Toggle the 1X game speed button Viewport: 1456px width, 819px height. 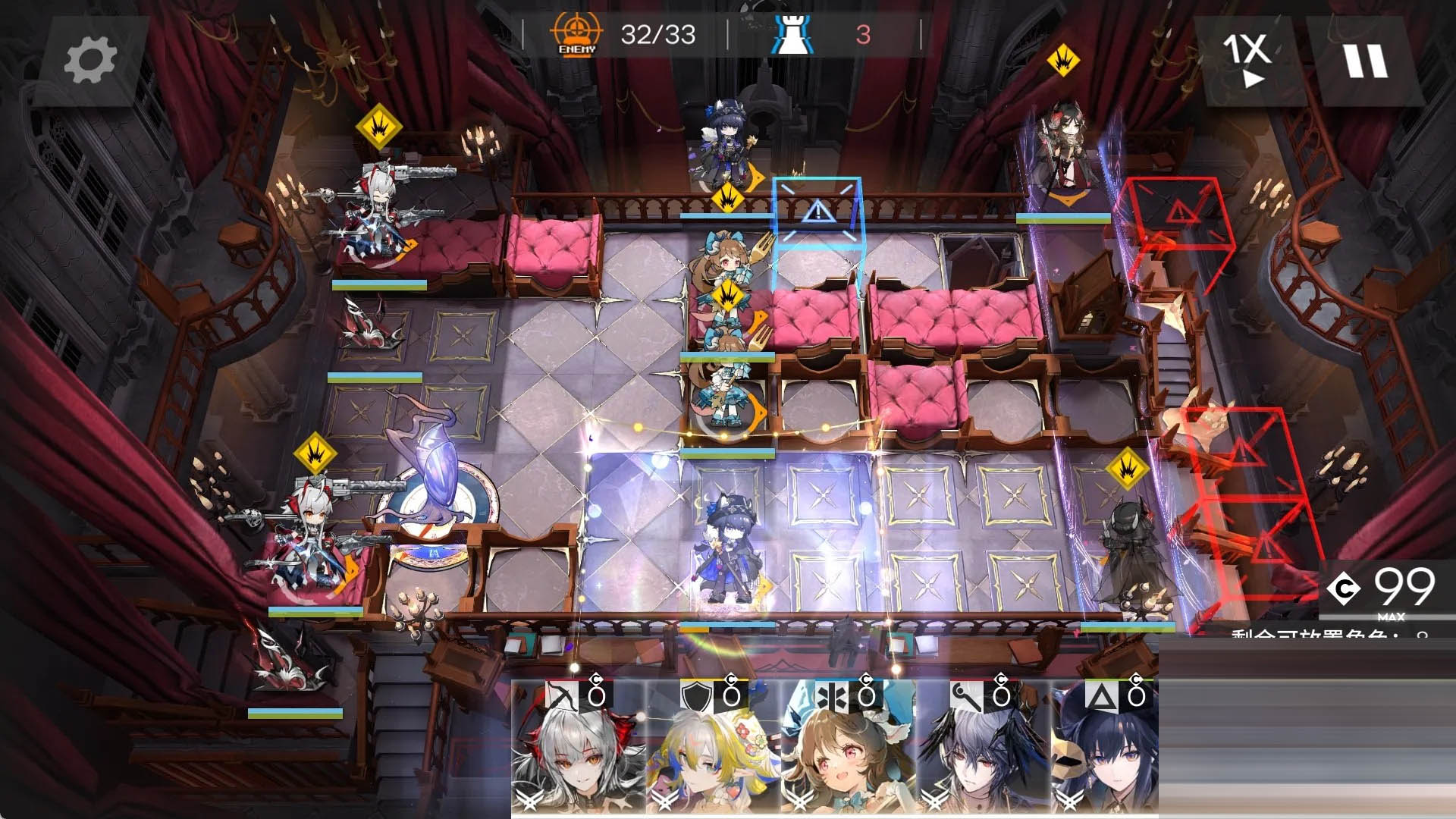(x=1247, y=59)
